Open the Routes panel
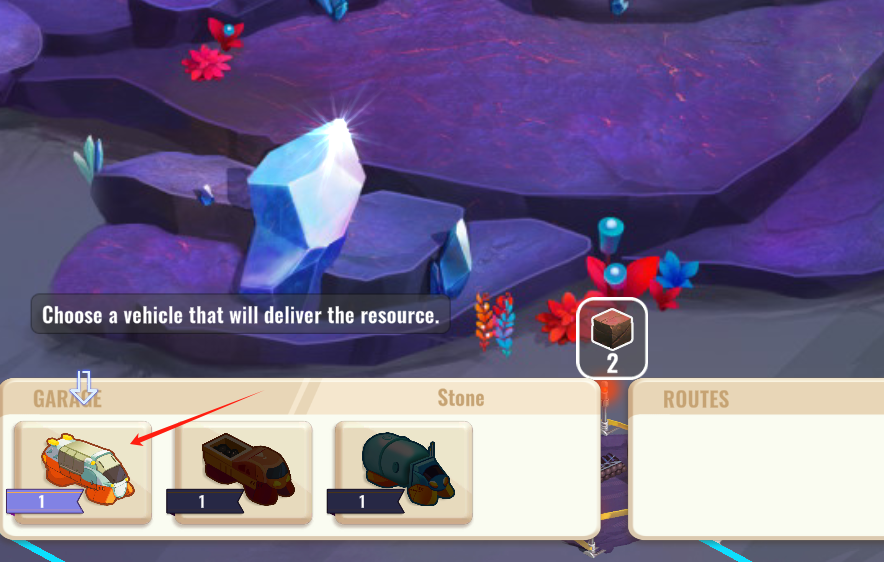Image resolution: width=884 pixels, height=562 pixels. tap(696, 399)
